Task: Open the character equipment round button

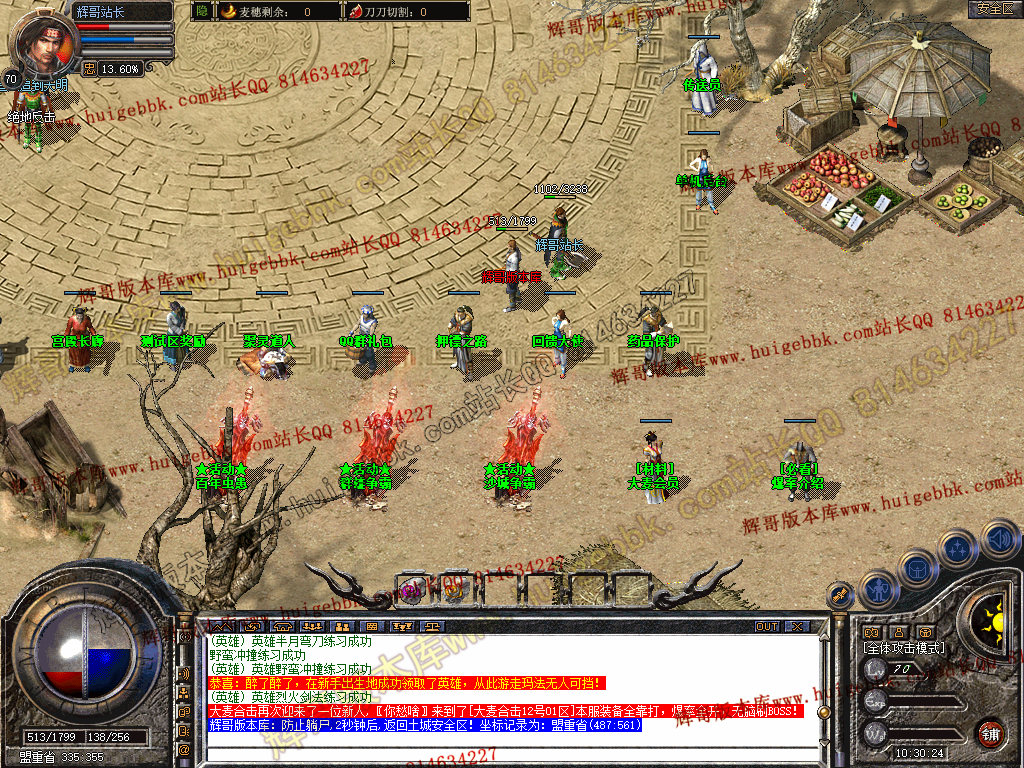Action: tap(878, 589)
